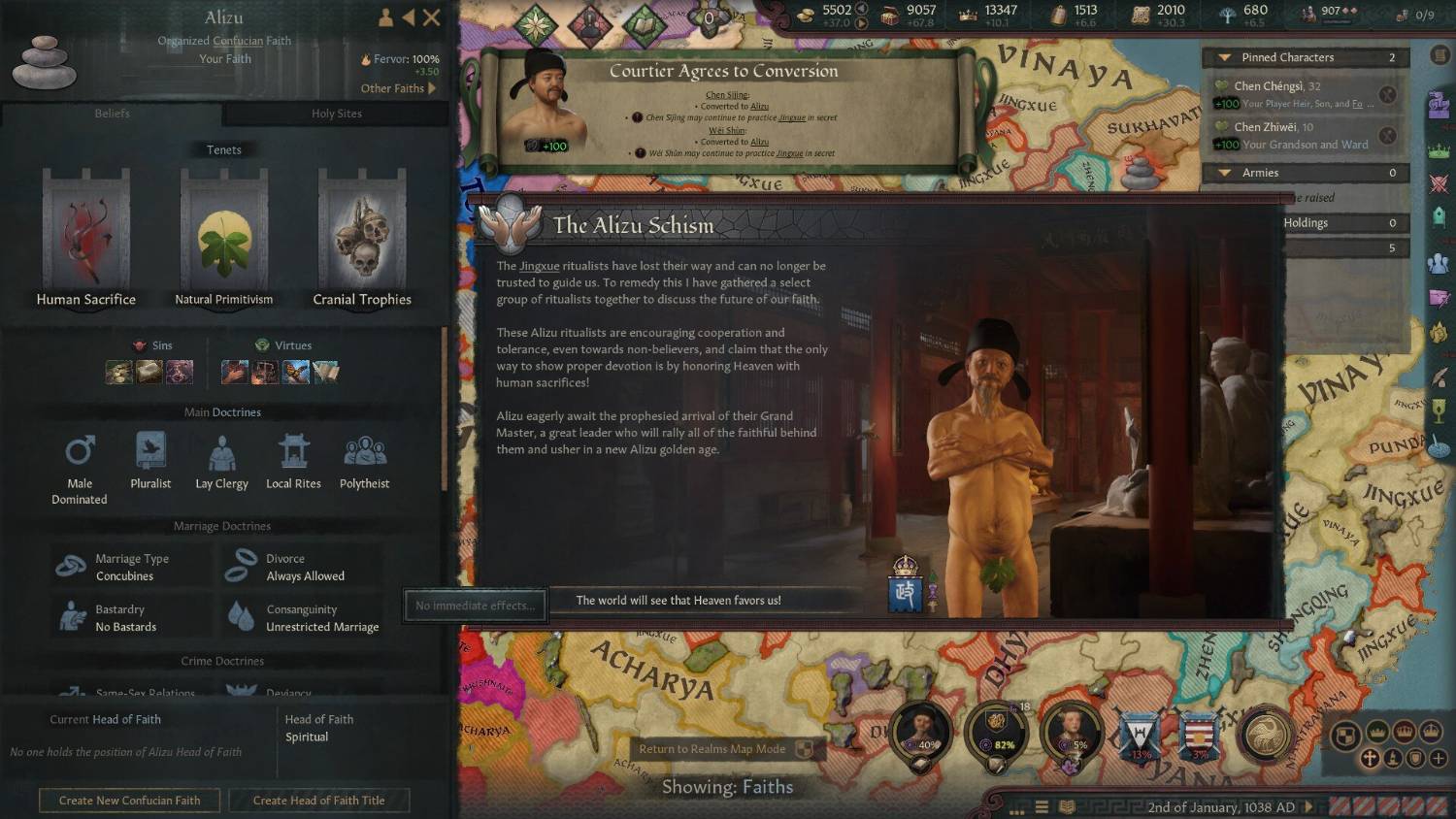The width and height of the screenshot is (1456, 819).
Task: Collapse the Pinned Characters section
Action: tap(1225, 57)
